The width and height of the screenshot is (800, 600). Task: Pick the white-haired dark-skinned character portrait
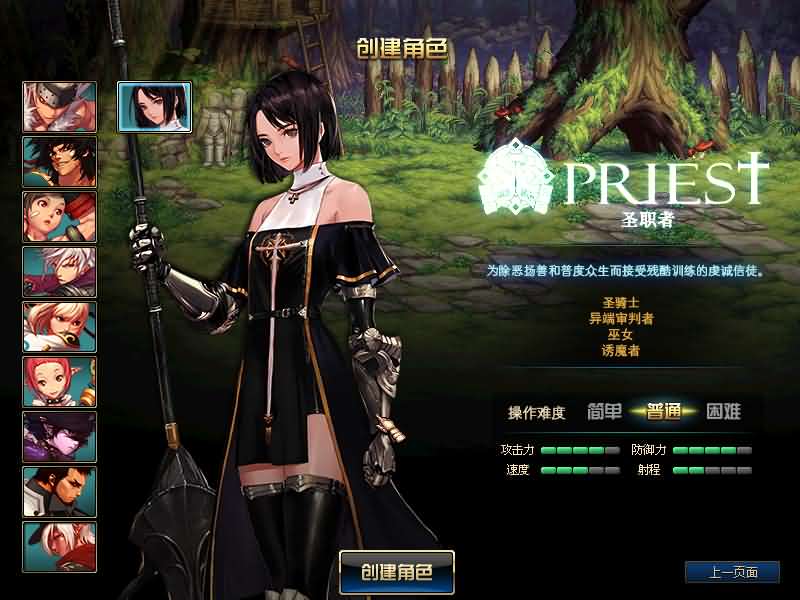pos(60,546)
